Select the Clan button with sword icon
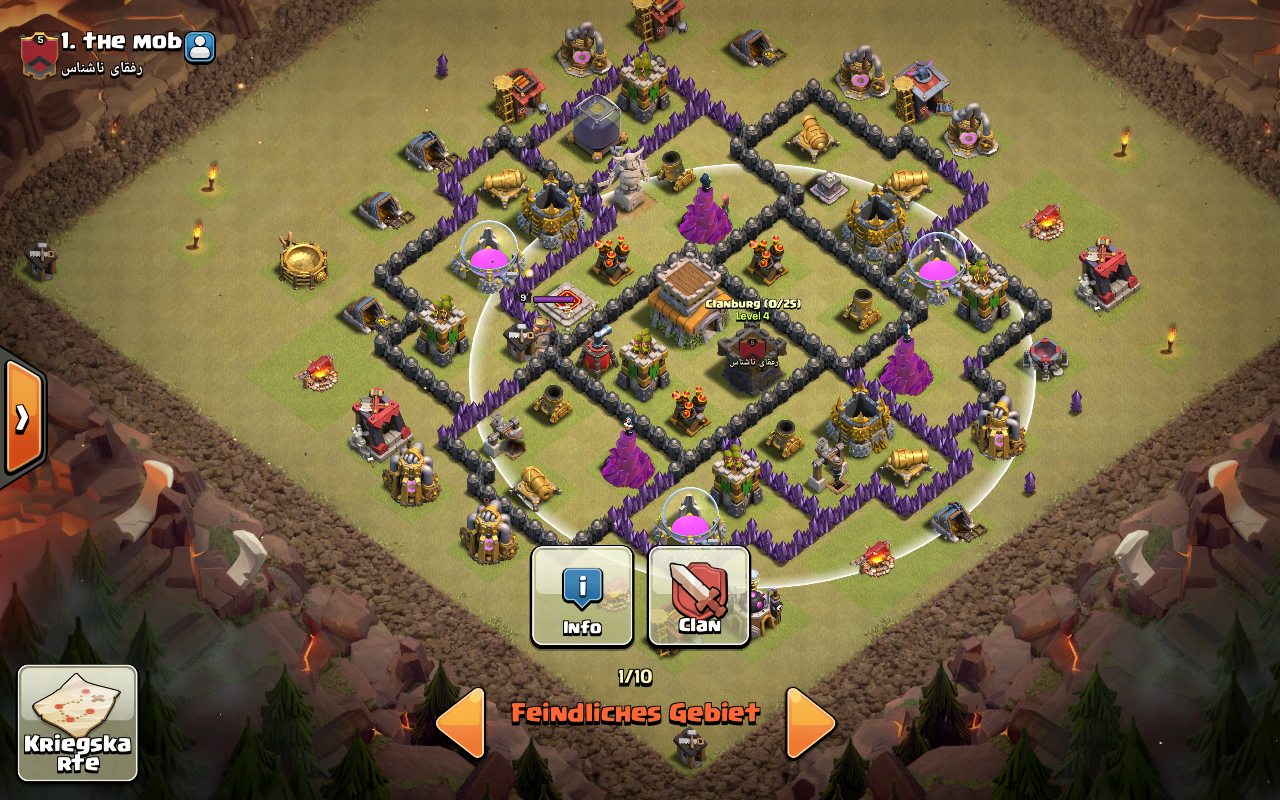Image resolution: width=1280 pixels, height=800 pixels. coord(699,596)
